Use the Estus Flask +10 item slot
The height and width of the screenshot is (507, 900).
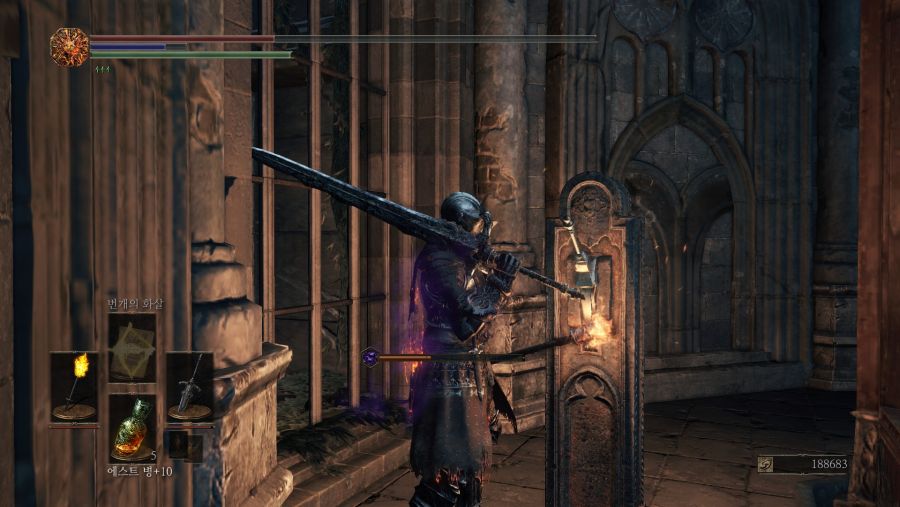tap(132, 427)
